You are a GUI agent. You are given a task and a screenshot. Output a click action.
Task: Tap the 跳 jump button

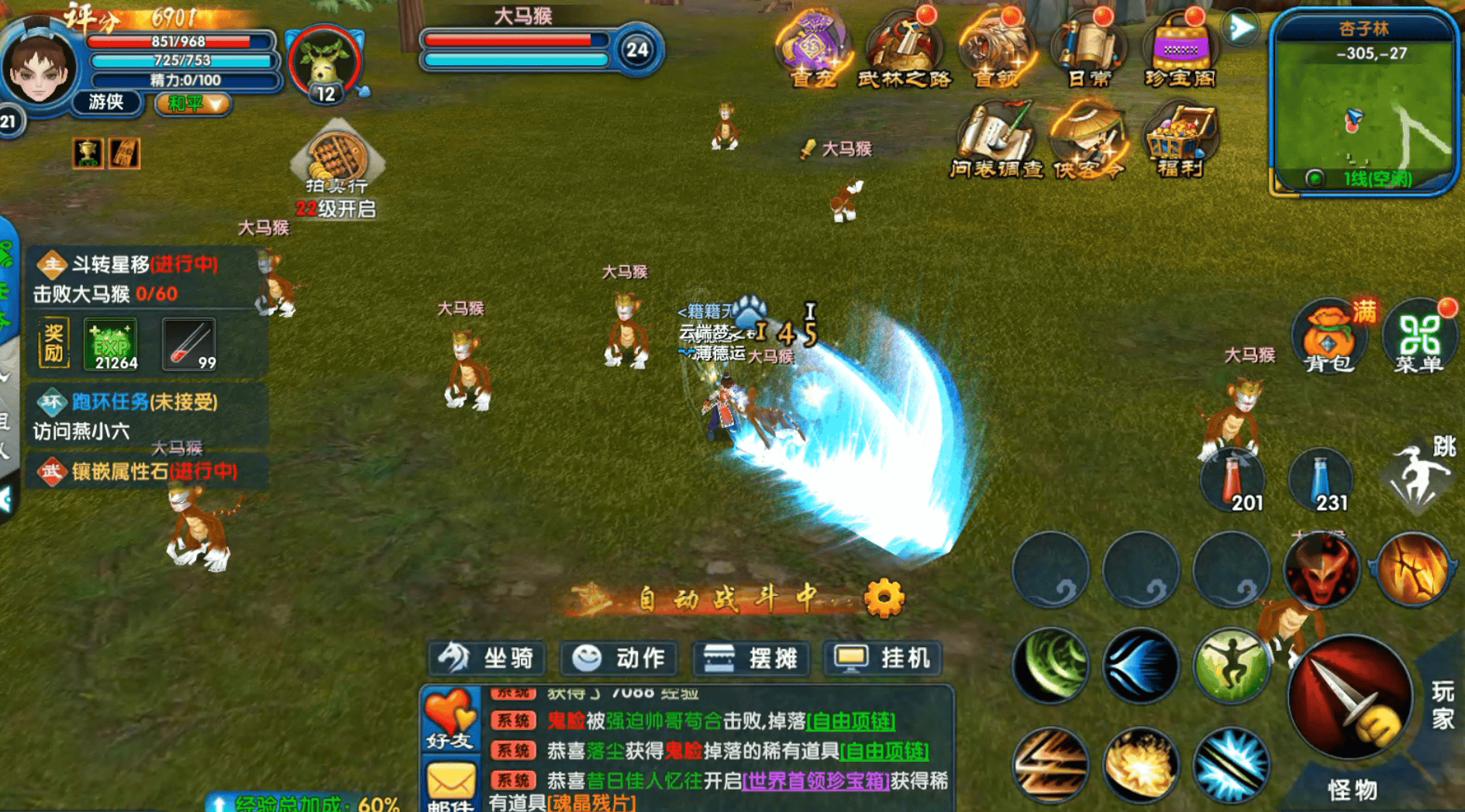coord(1420,477)
